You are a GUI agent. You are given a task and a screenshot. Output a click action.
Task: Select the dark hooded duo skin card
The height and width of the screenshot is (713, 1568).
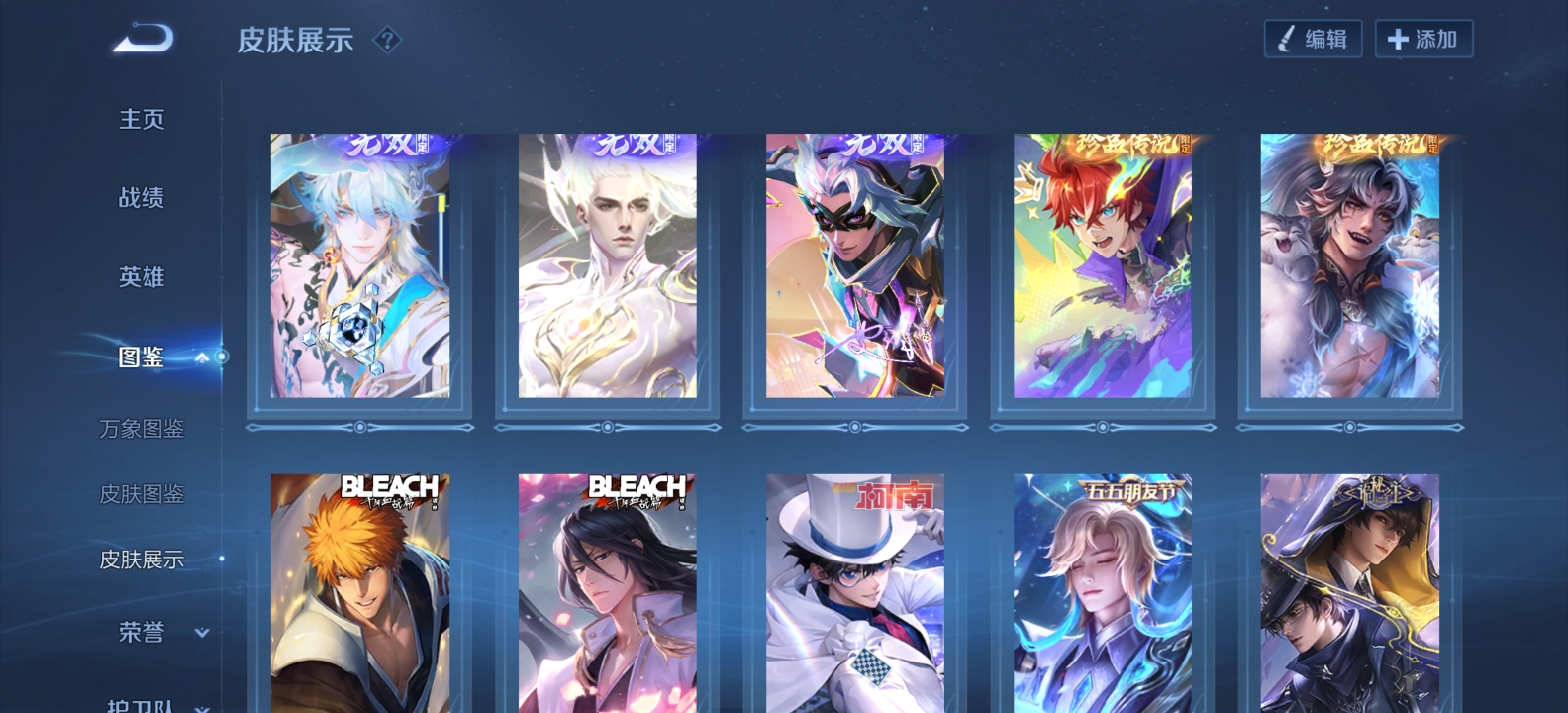(x=1350, y=592)
